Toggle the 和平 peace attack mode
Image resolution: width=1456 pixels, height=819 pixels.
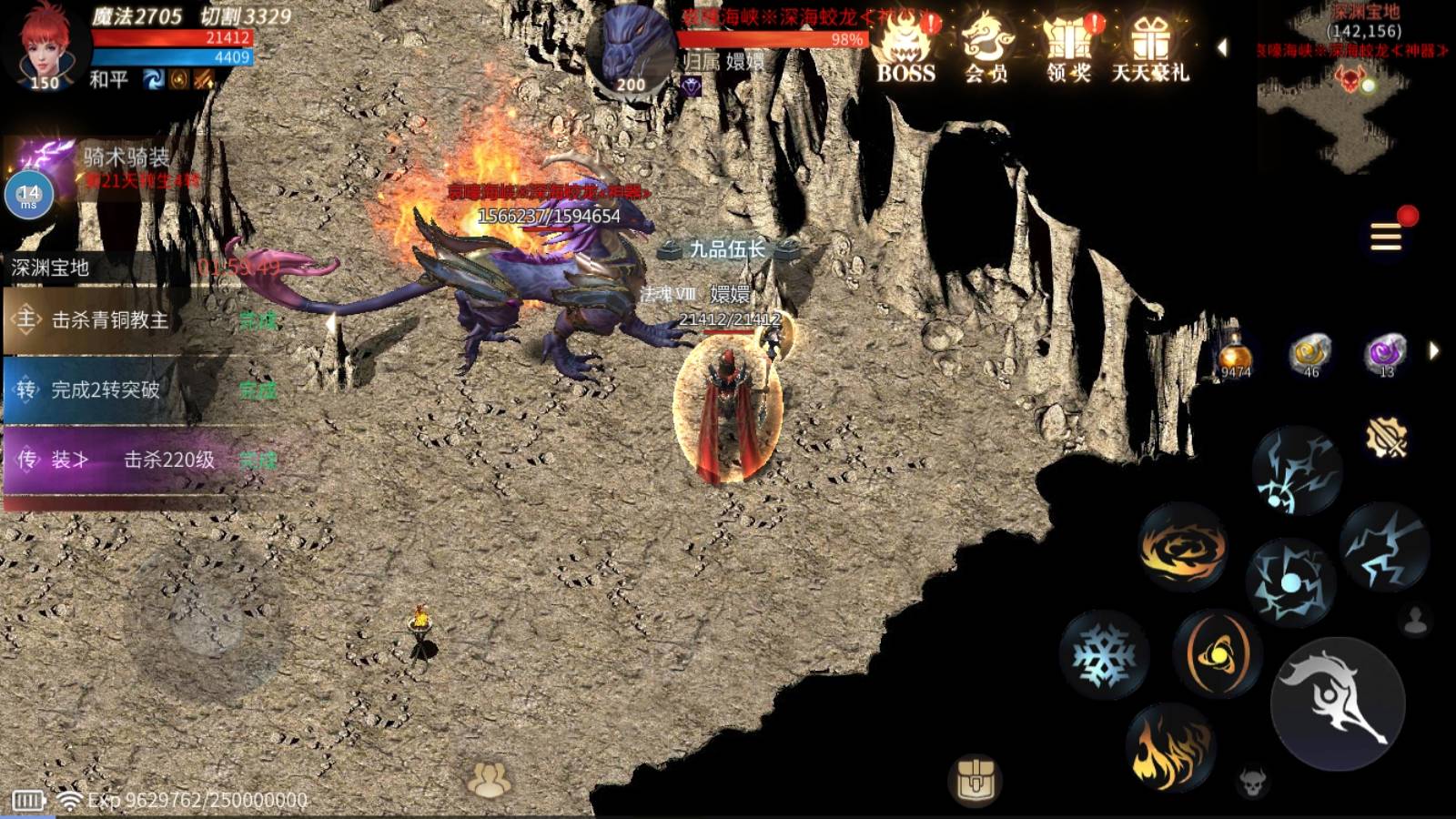(108, 80)
